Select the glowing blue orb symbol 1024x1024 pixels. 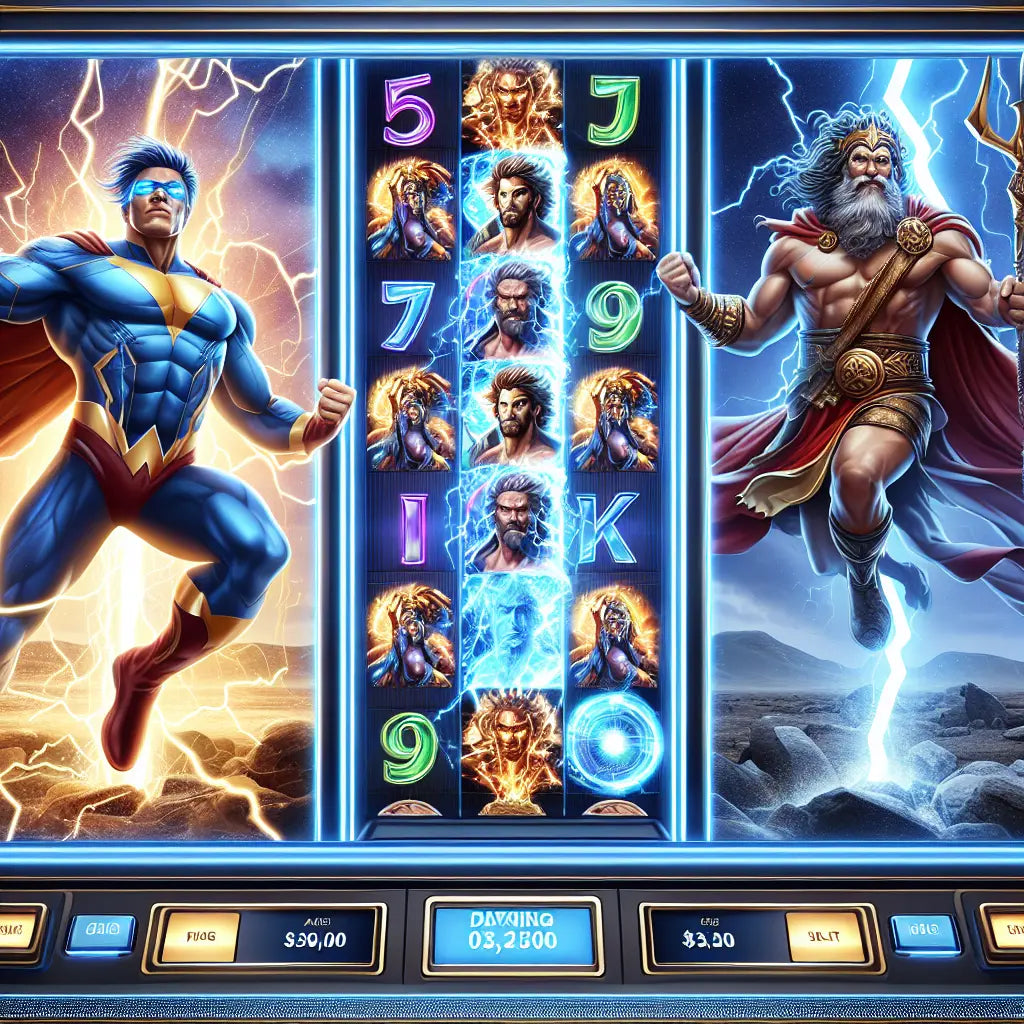click(x=612, y=740)
